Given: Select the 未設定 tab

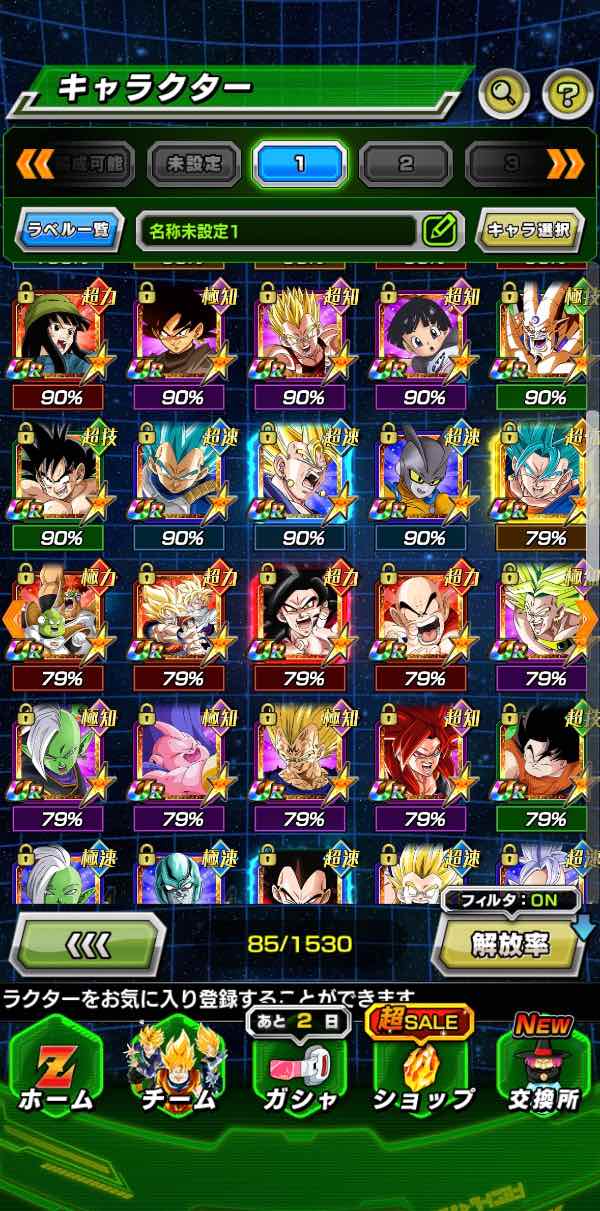Looking at the screenshot, I should click(x=194, y=164).
